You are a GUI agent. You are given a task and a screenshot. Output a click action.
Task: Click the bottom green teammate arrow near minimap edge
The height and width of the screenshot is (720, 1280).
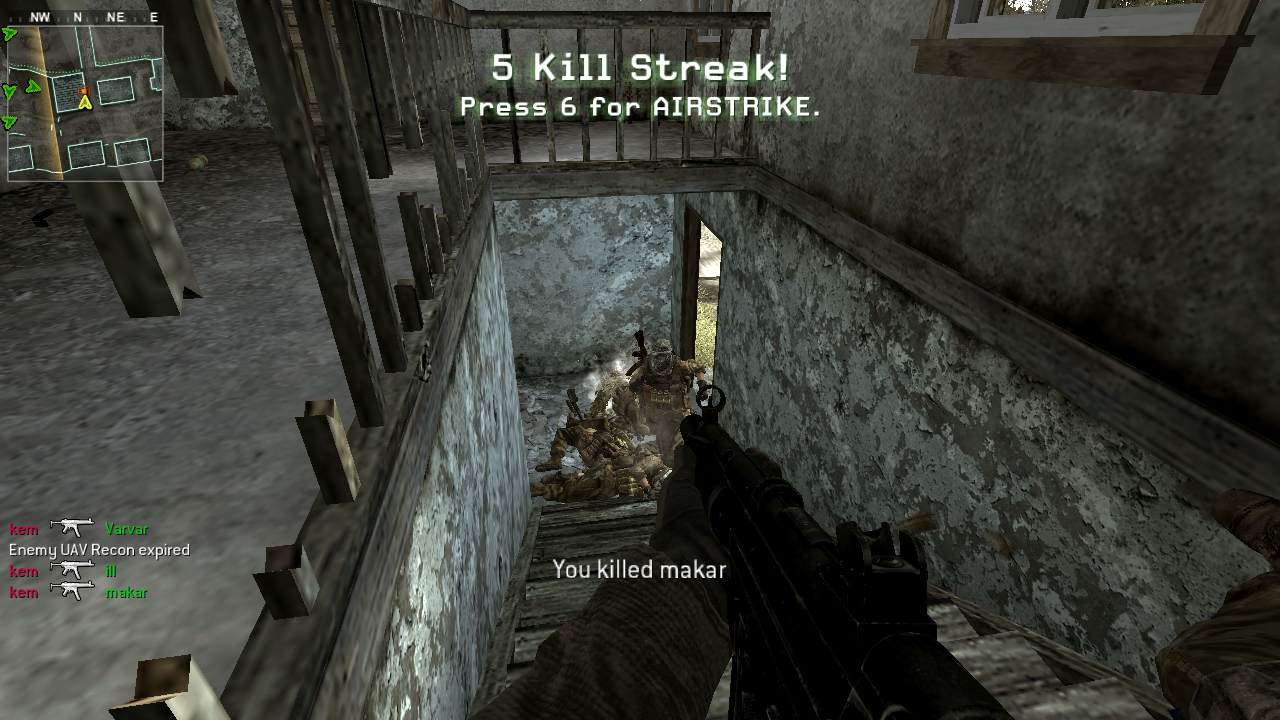pyautogui.click(x=8, y=121)
